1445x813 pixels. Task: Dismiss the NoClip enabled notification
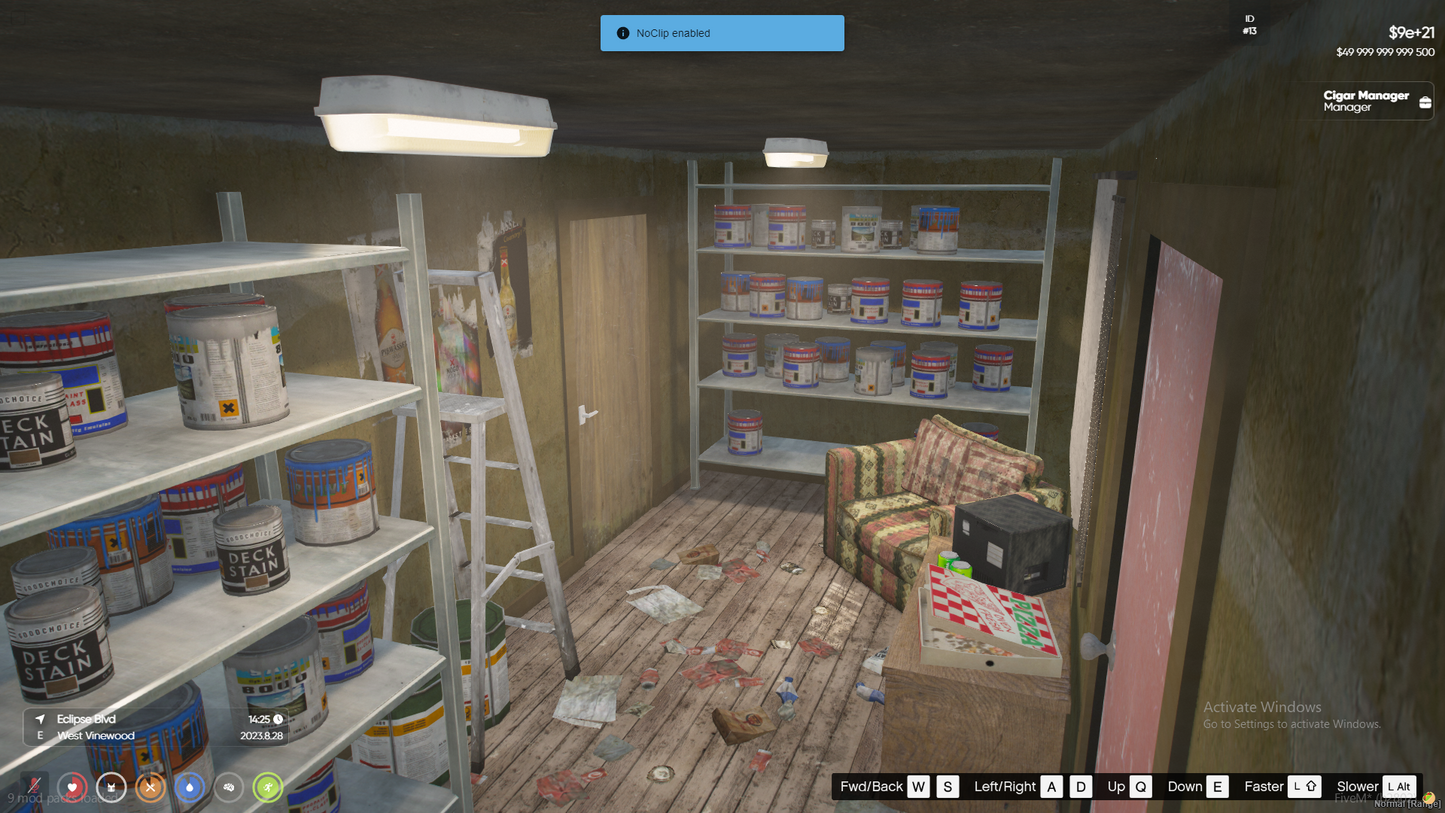(x=722, y=33)
